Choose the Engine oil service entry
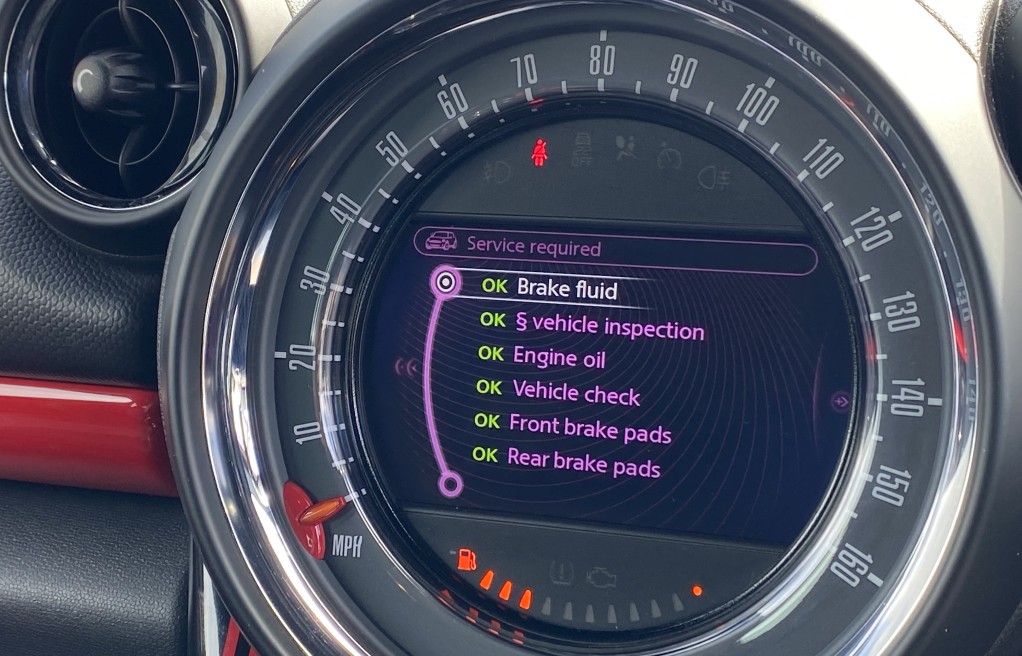Viewport: 1022px width, 656px height. pyautogui.click(x=559, y=357)
